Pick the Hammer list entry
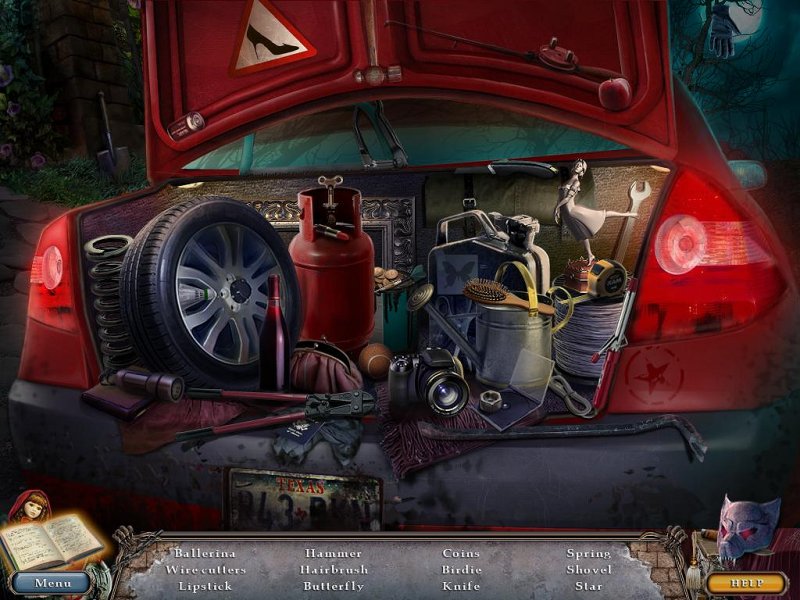Image resolution: width=800 pixels, height=600 pixels. pos(335,553)
